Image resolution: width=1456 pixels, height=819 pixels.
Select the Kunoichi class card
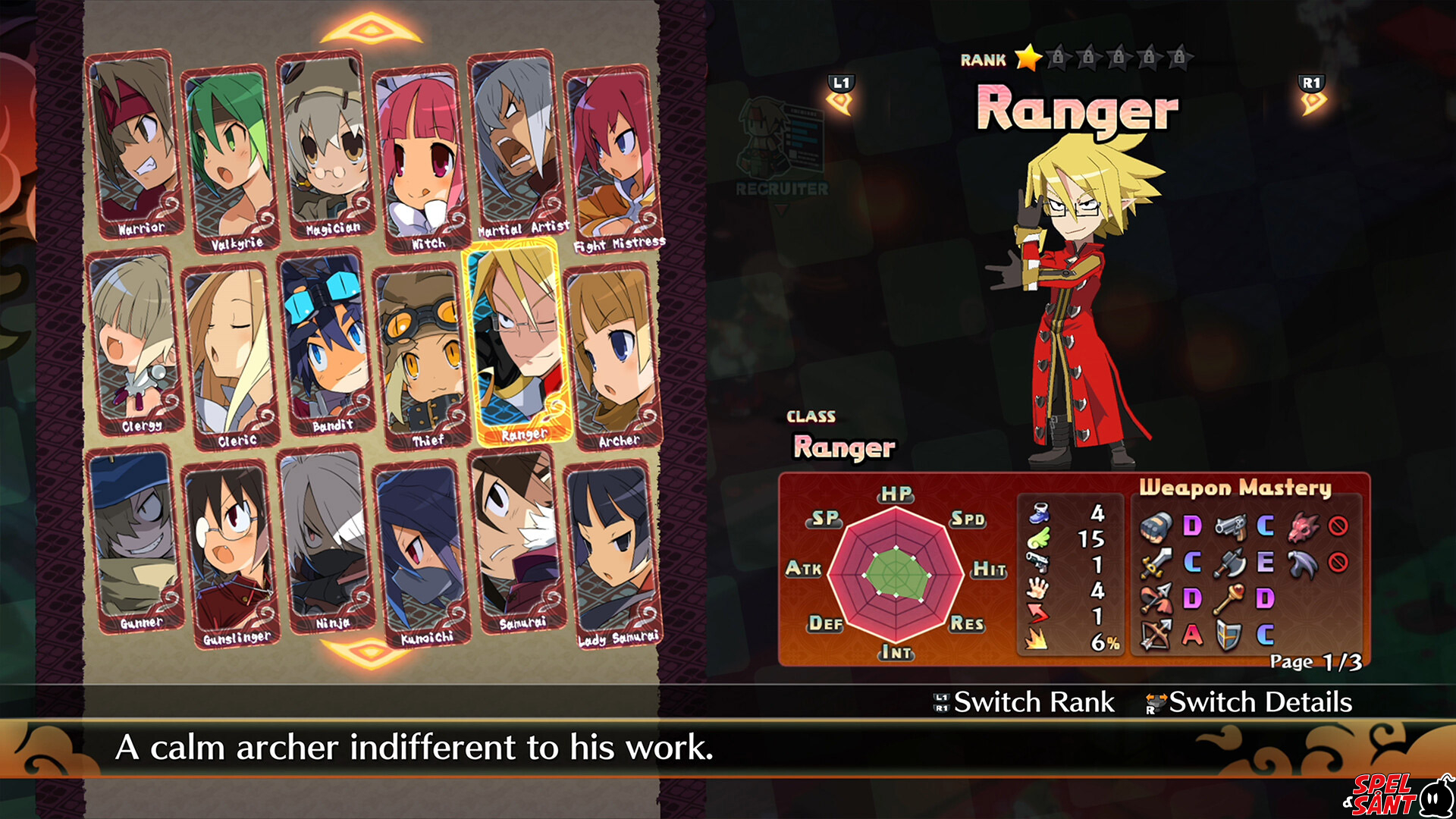[x=422, y=554]
